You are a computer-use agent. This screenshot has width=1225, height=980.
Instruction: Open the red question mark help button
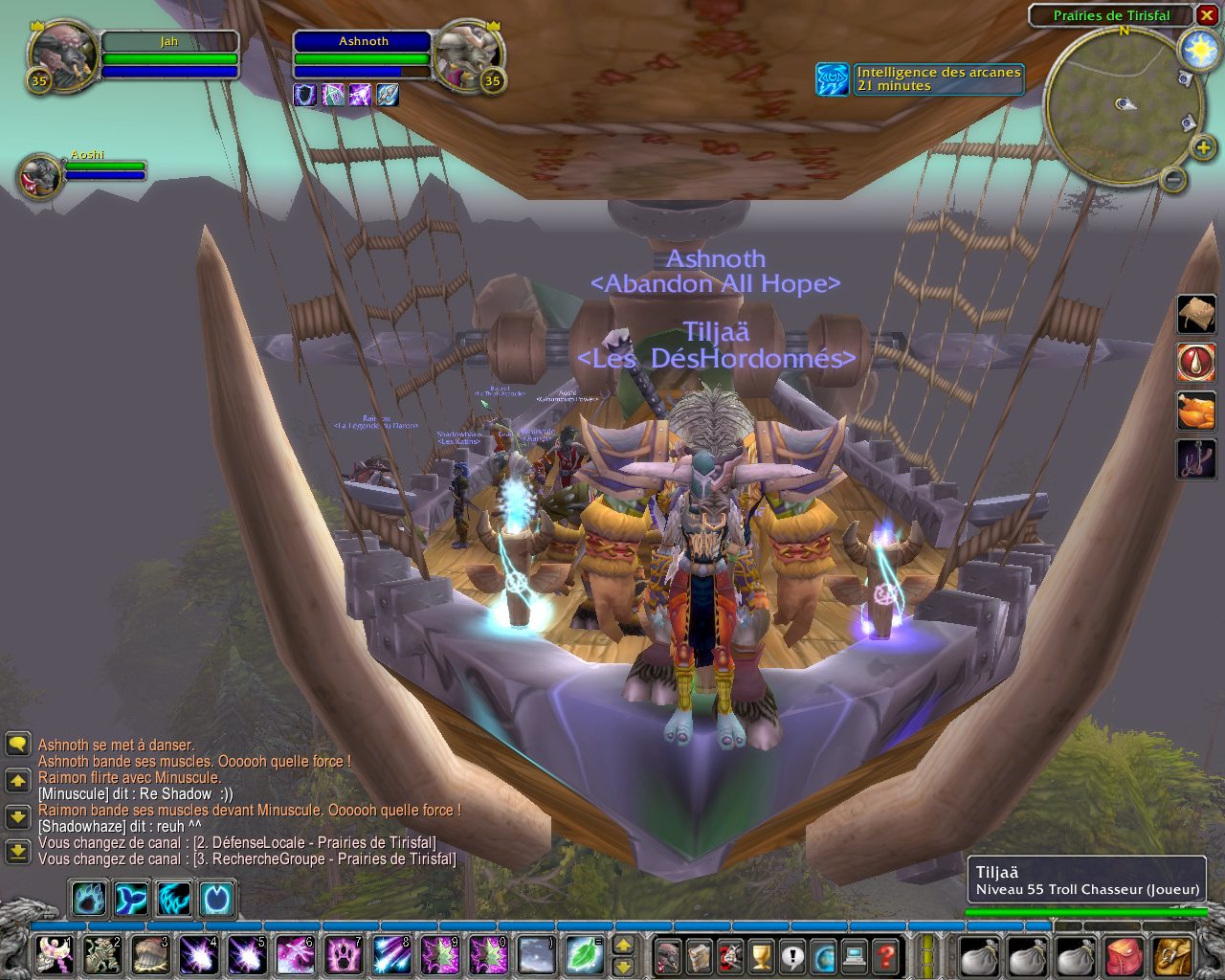(x=886, y=955)
